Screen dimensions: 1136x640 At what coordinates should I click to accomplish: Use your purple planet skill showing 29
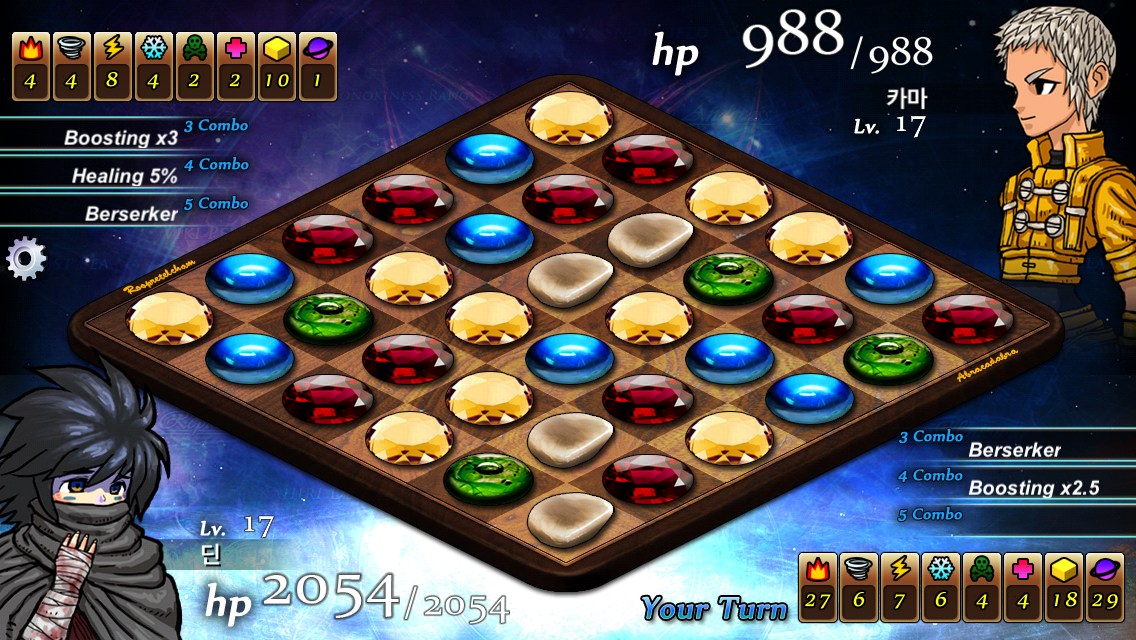pos(1104,586)
